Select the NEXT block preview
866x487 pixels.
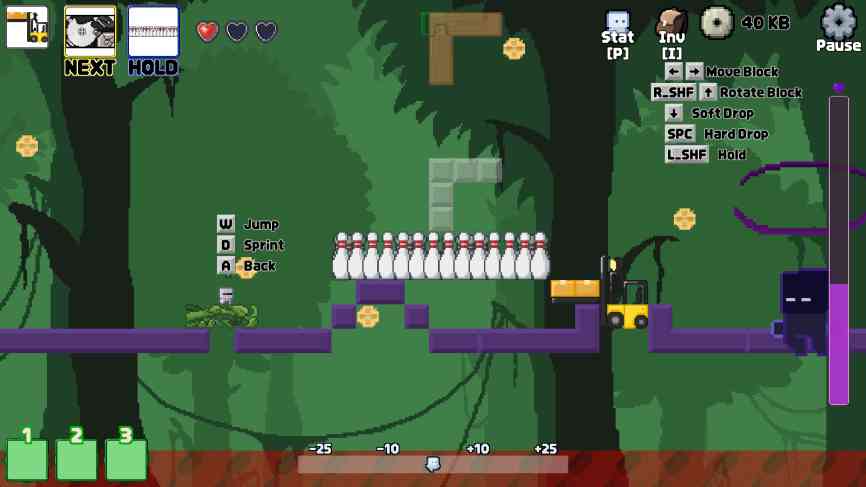pos(90,31)
